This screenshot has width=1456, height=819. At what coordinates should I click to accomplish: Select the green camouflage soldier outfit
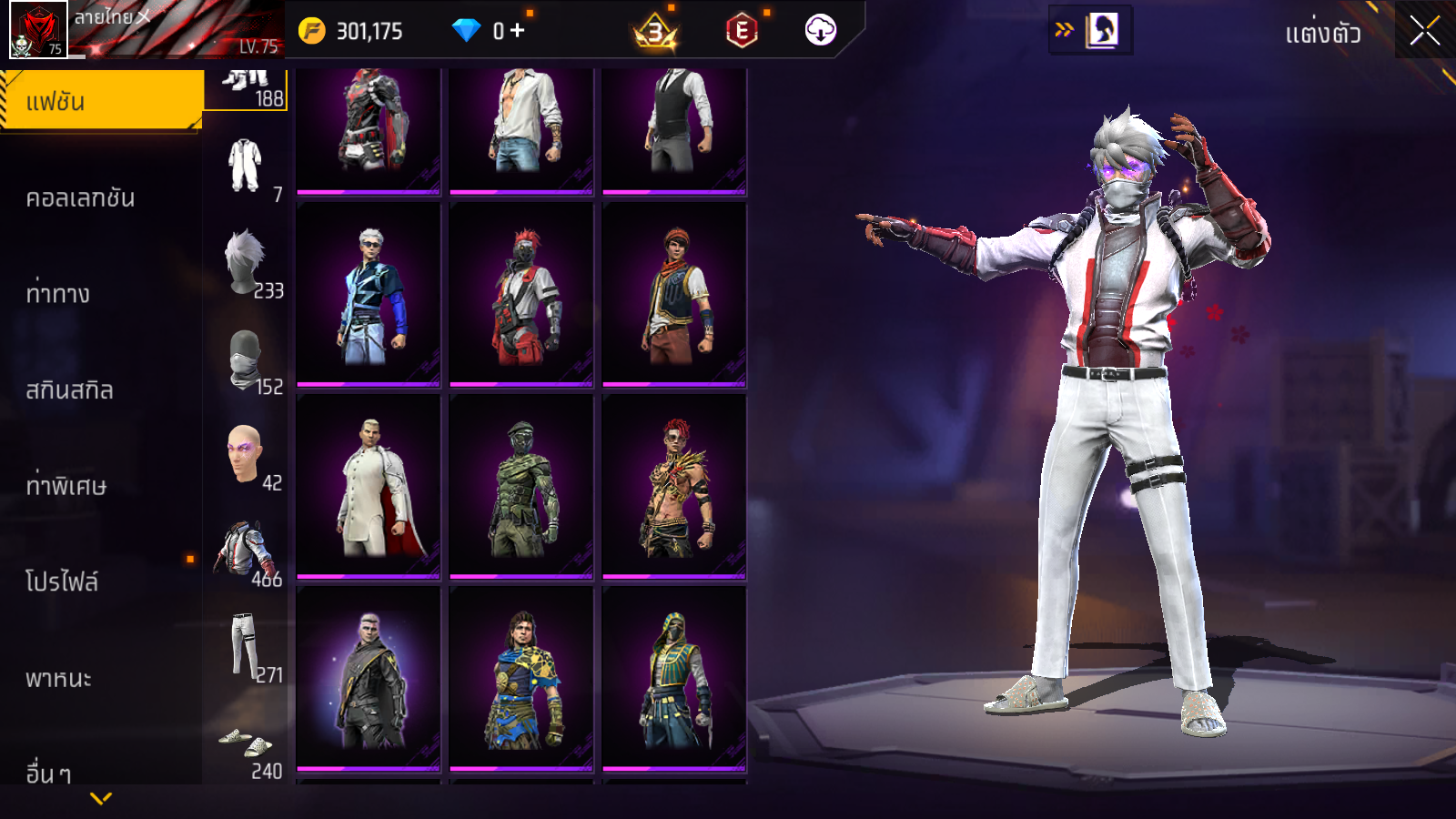[x=521, y=487]
